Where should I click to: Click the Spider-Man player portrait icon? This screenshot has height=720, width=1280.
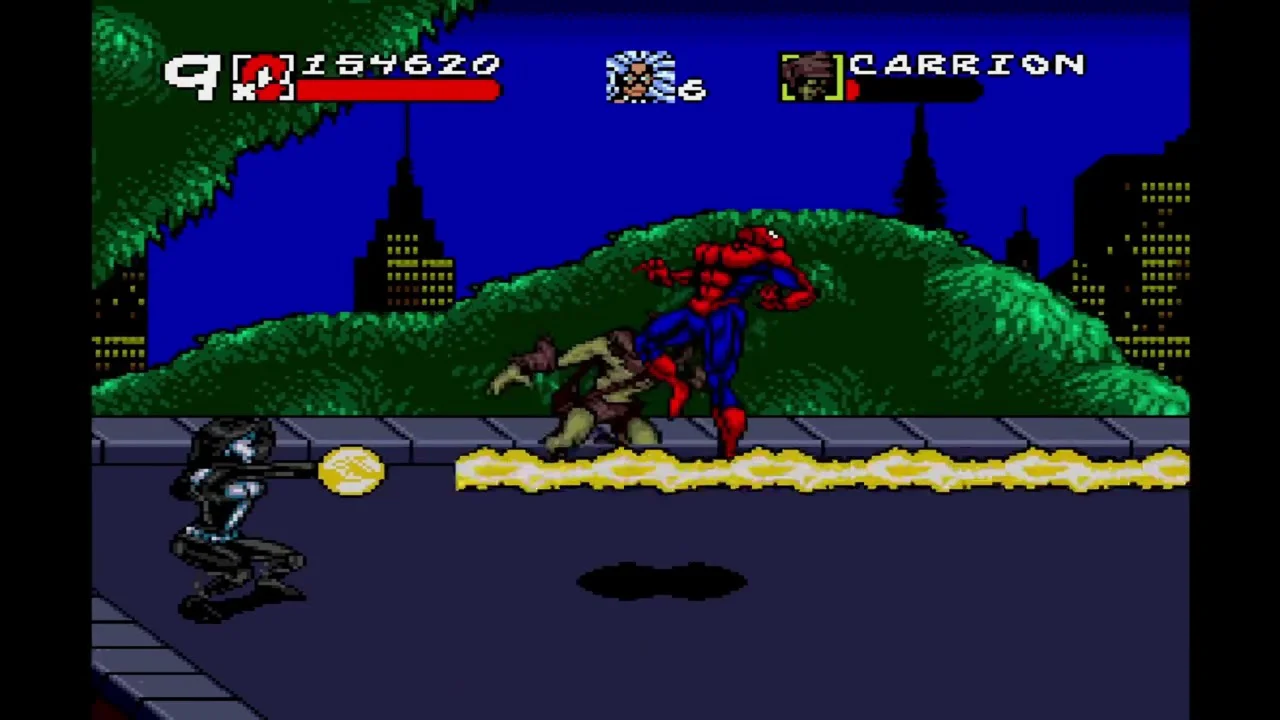click(264, 77)
